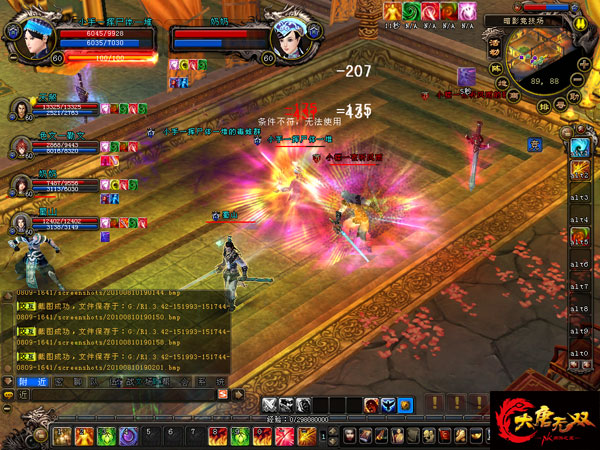This screenshot has height=450, width=600.
Task: Click the crossed swords icon above experience bar
Action: 269,405
